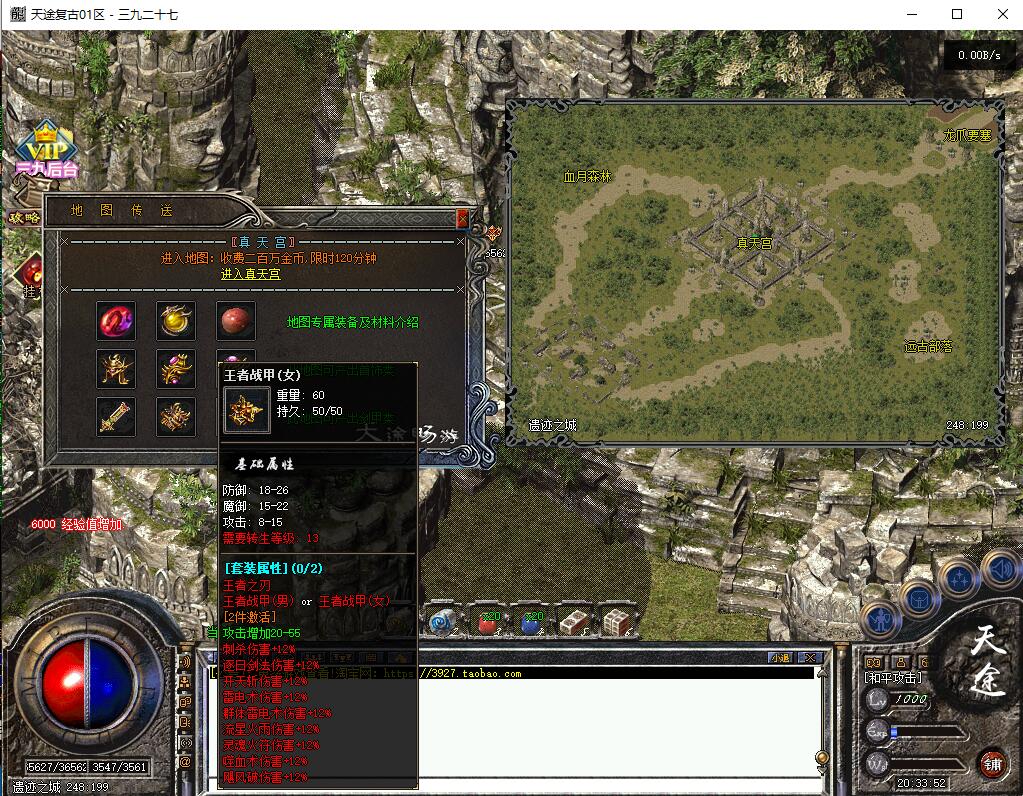
Task: Click the 进入真天宫 link
Action: (250, 274)
